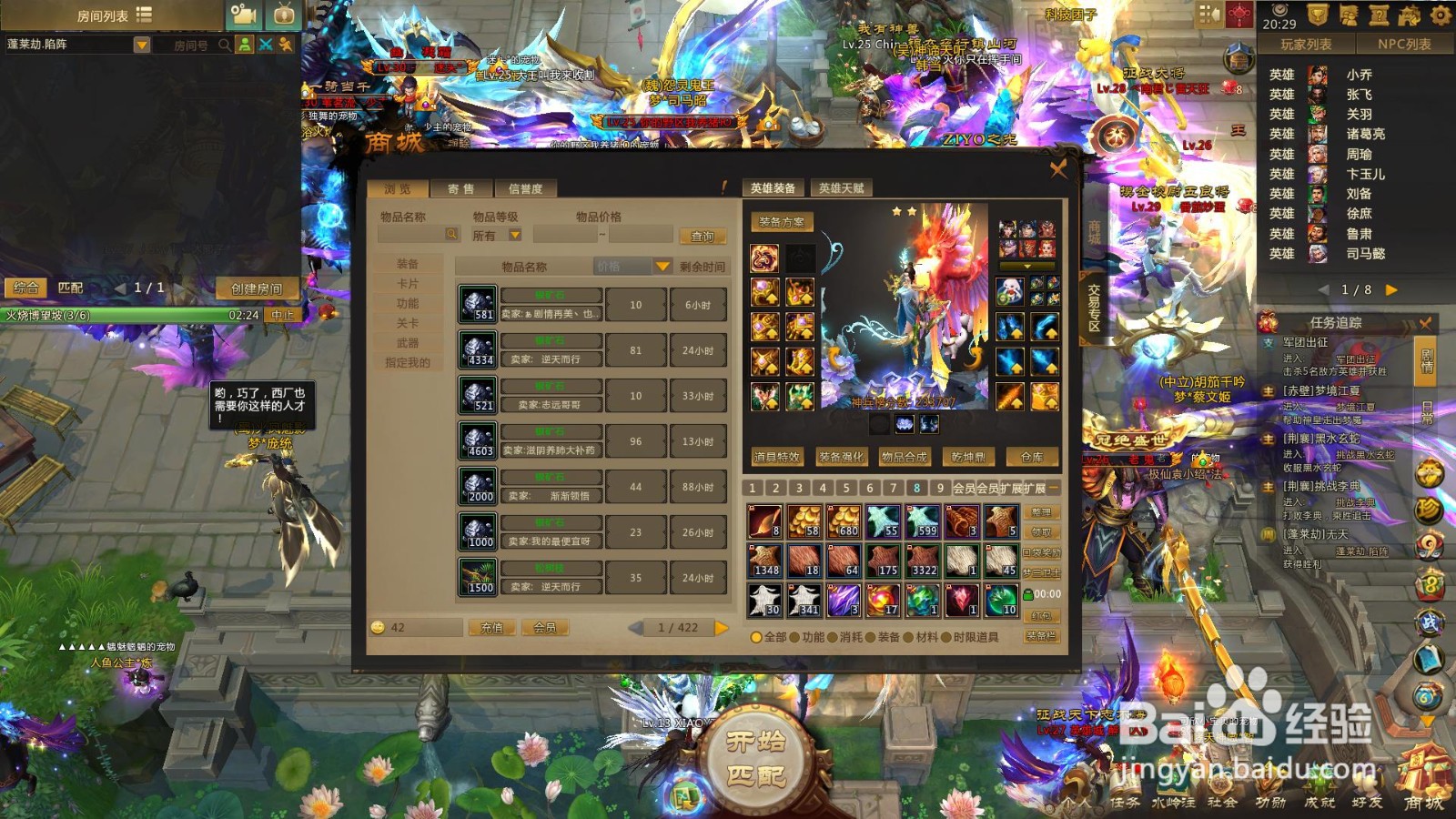The width and height of the screenshot is (1456, 819).
Task: Click the 查询 search button
Action: (x=703, y=236)
